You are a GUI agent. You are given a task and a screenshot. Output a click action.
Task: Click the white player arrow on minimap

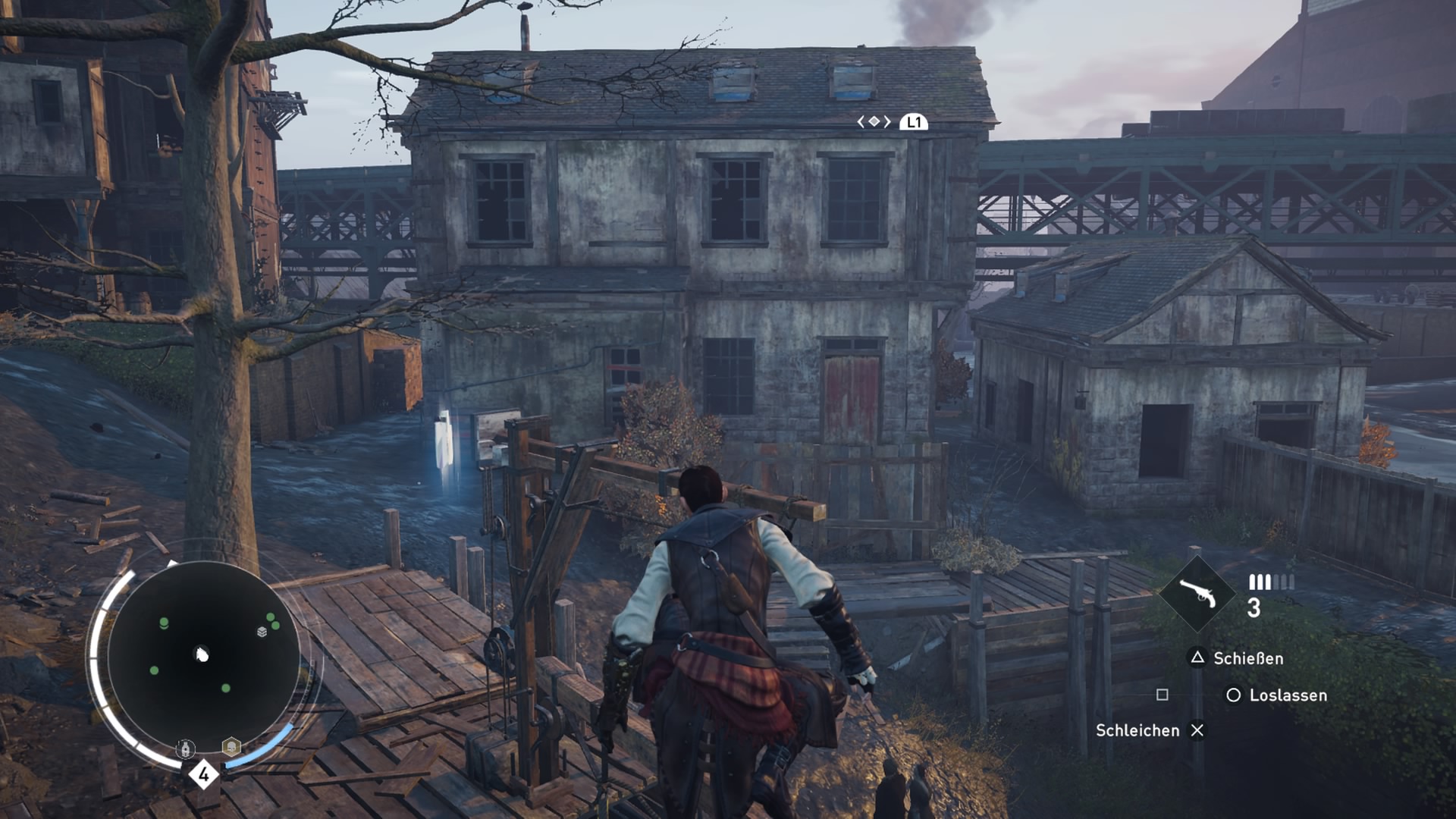pos(202,654)
